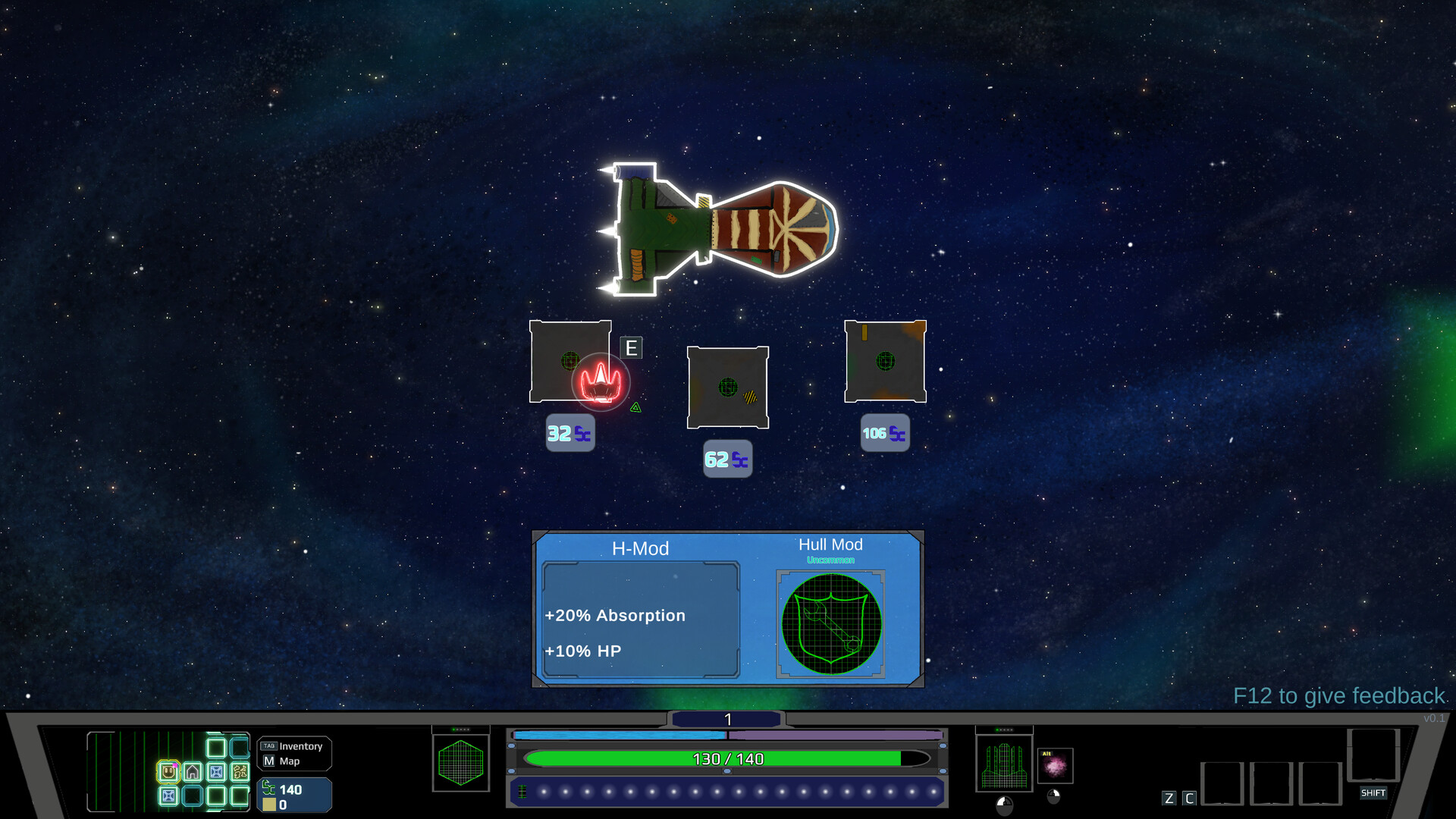Toggle the darkened empty slot on the minimap

tap(192, 797)
